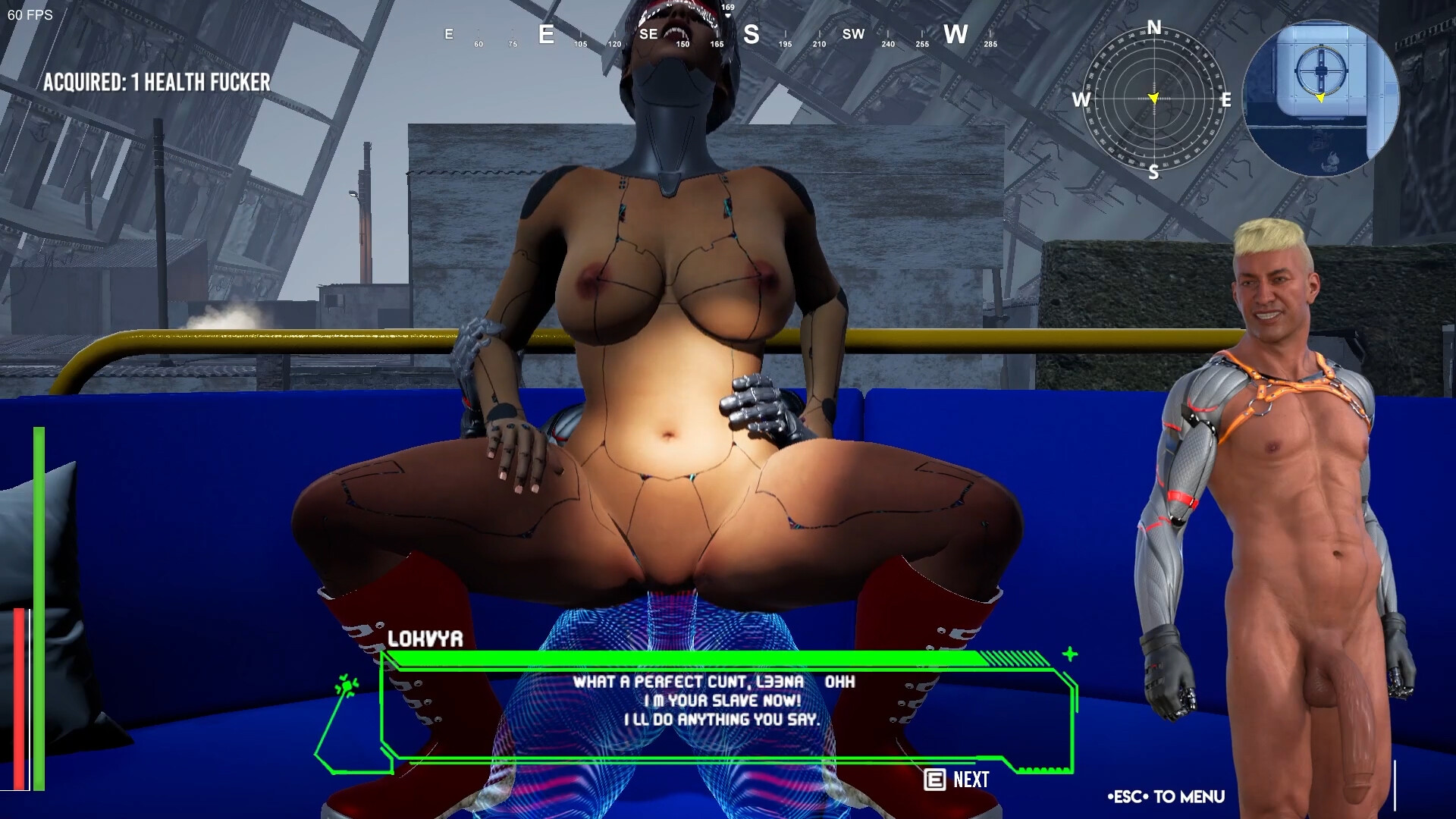Click the N label on the compass rose
Viewport: 1456px width, 819px height.
(1154, 26)
